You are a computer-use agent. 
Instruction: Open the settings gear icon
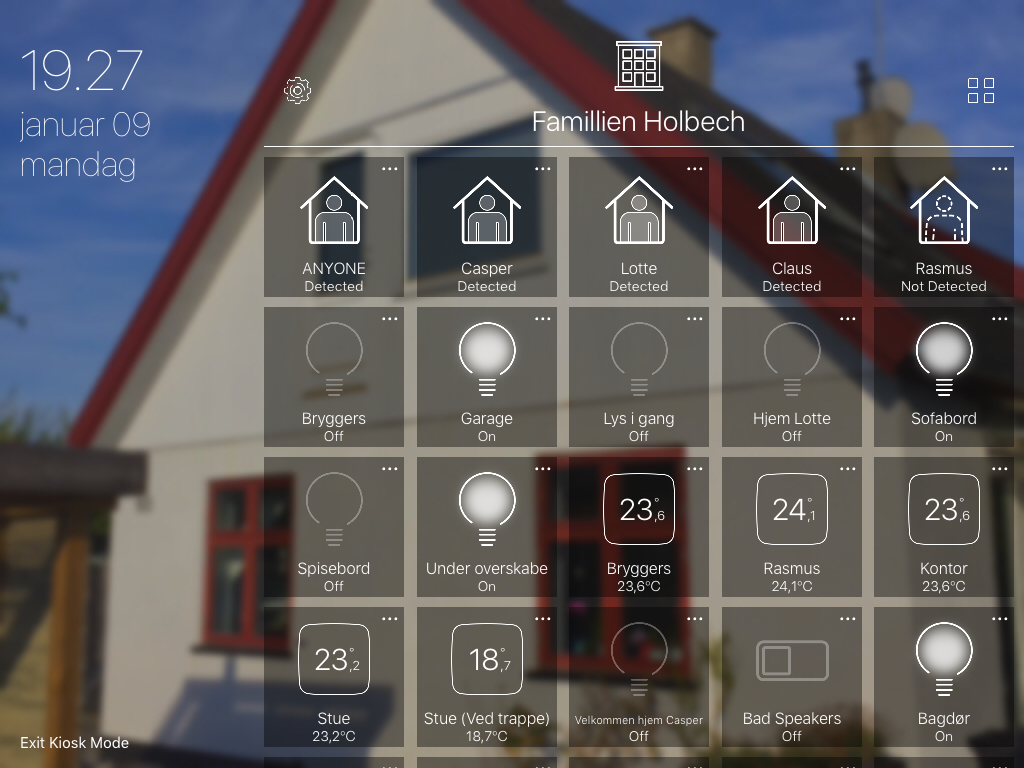pos(297,91)
